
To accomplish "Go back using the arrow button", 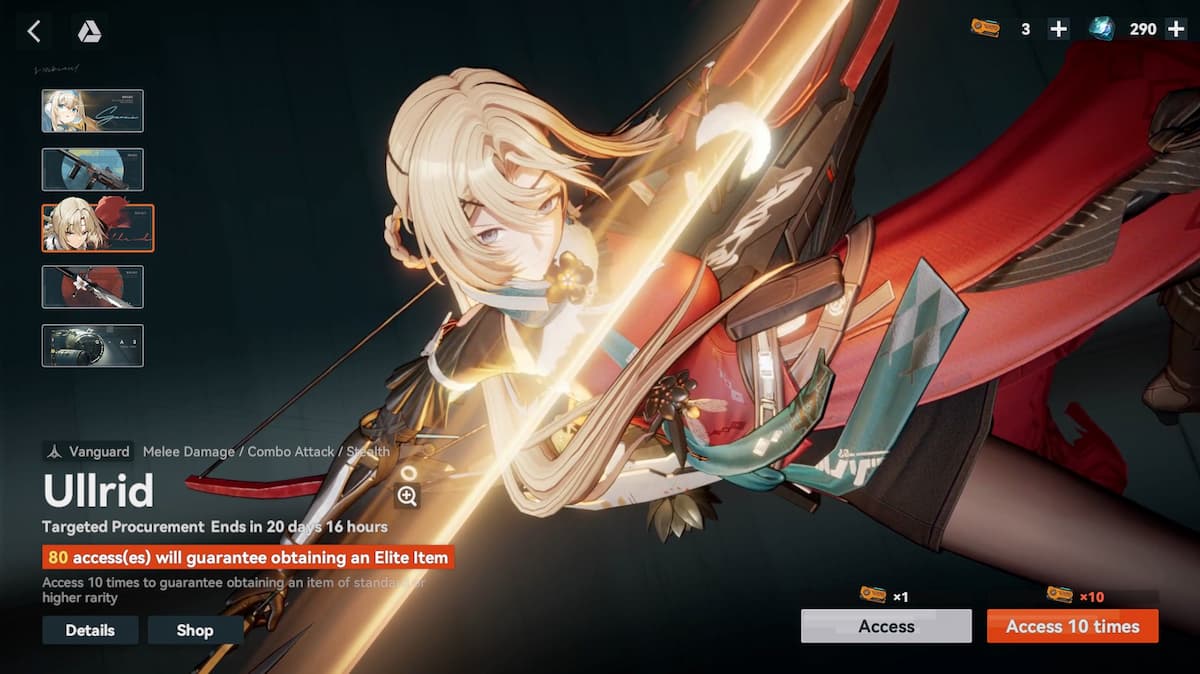I will click(34, 31).
